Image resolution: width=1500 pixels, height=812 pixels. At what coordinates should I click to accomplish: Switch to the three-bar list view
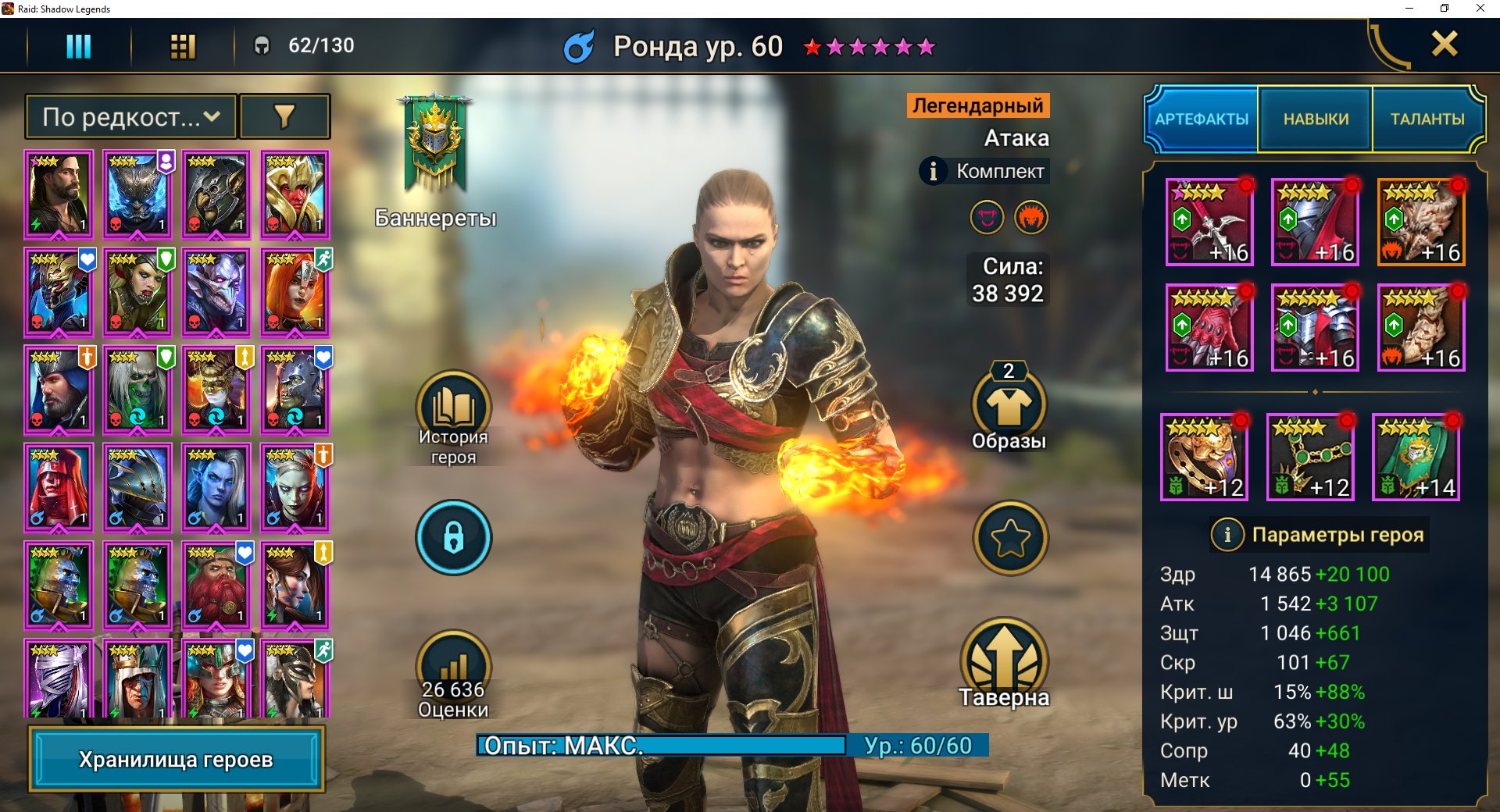click(78, 46)
